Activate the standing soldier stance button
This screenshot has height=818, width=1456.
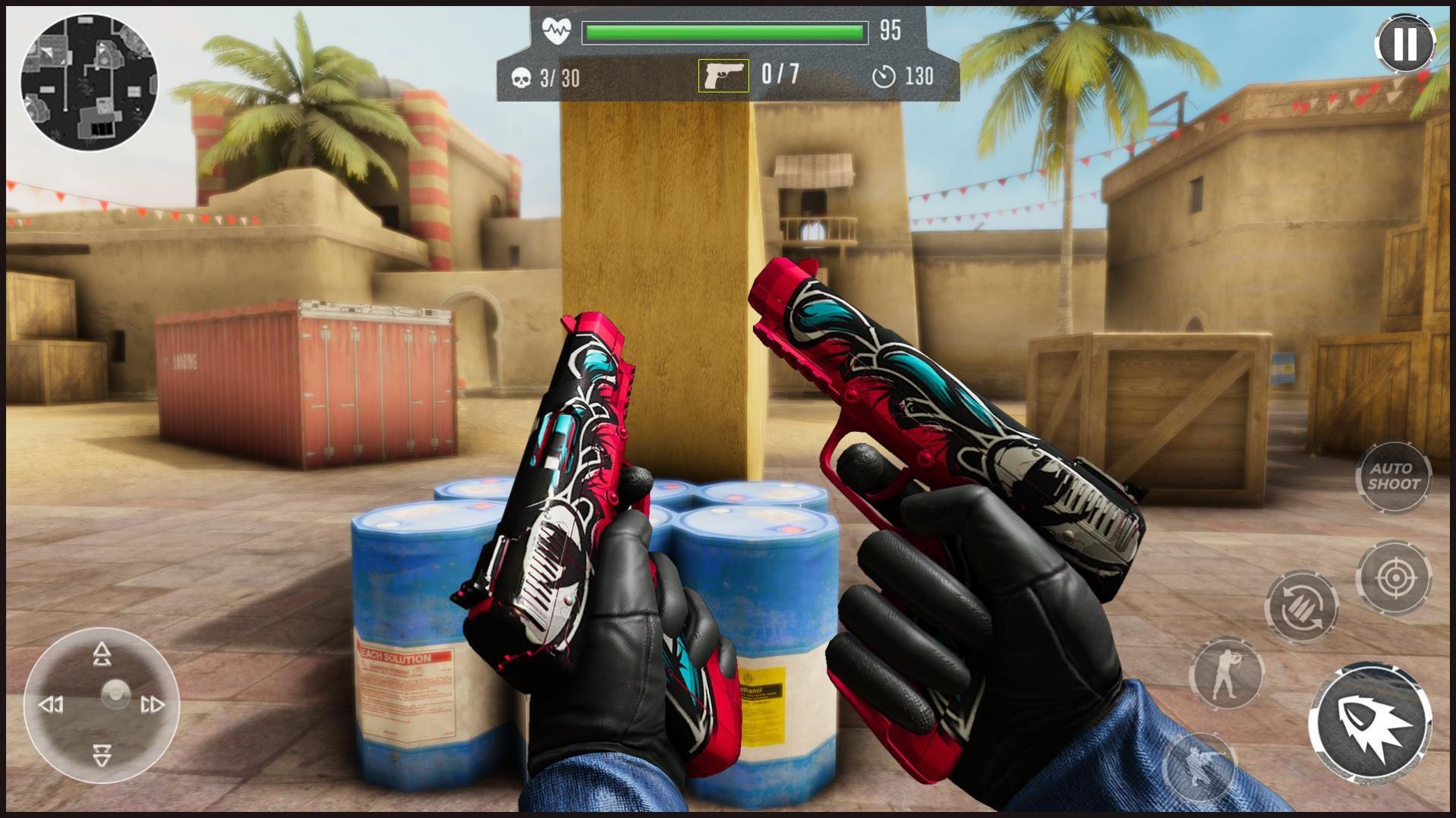pyautogui.click(x=1225, y=673)
